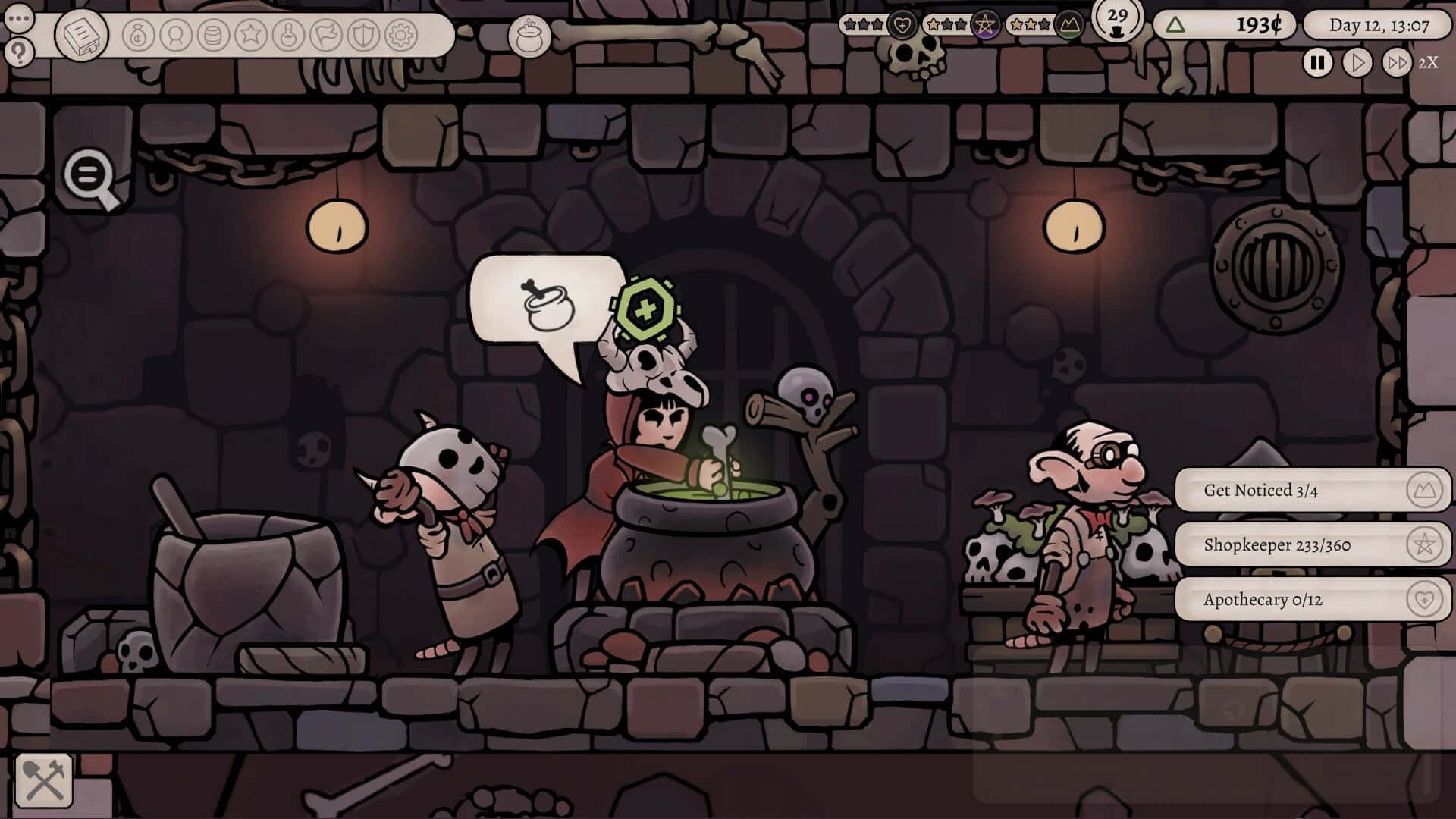Fast-forward the game at 2X
Screen dimensions: 1456x819
coord(1396,62)
